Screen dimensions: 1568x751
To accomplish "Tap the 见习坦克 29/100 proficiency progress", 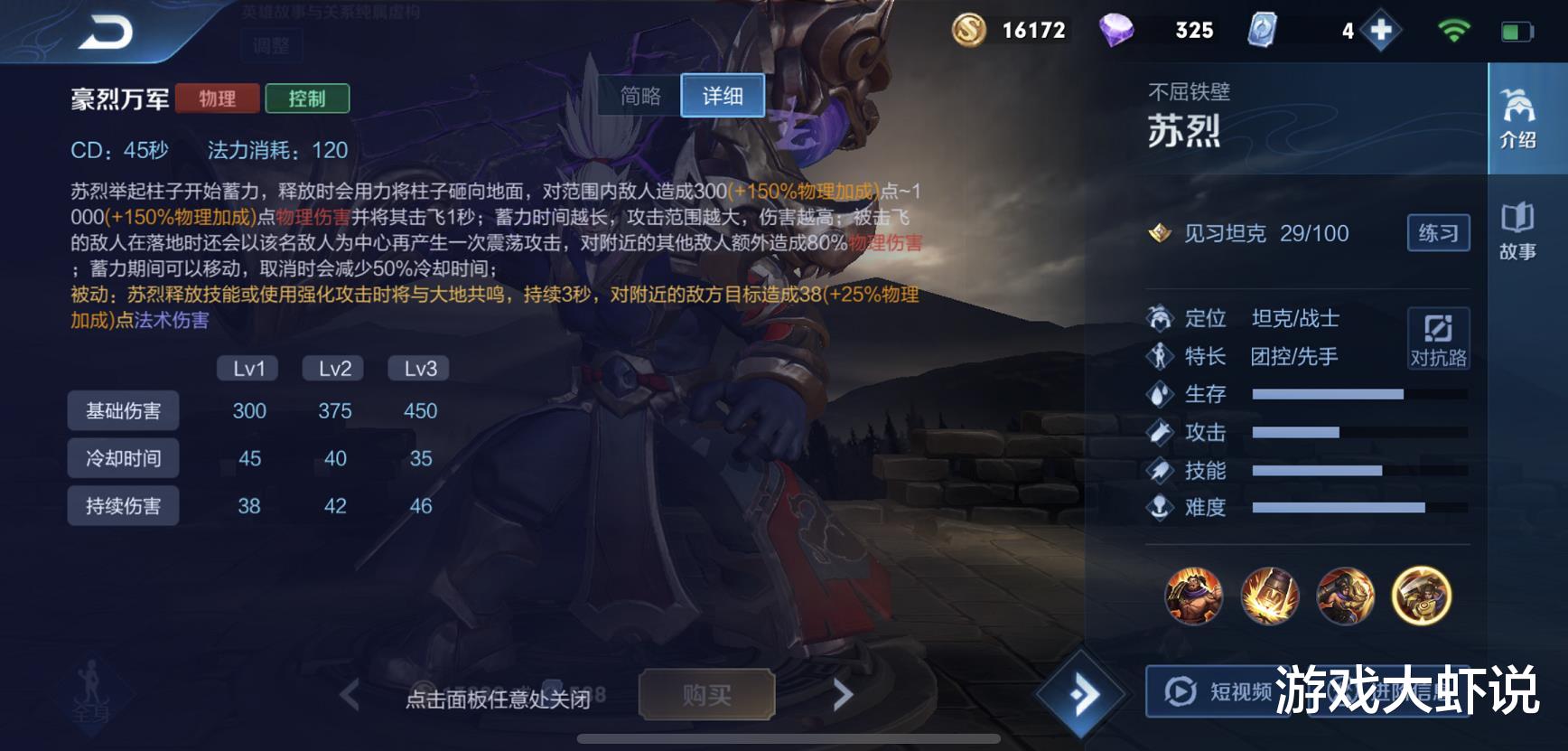I will [1265, 233].
